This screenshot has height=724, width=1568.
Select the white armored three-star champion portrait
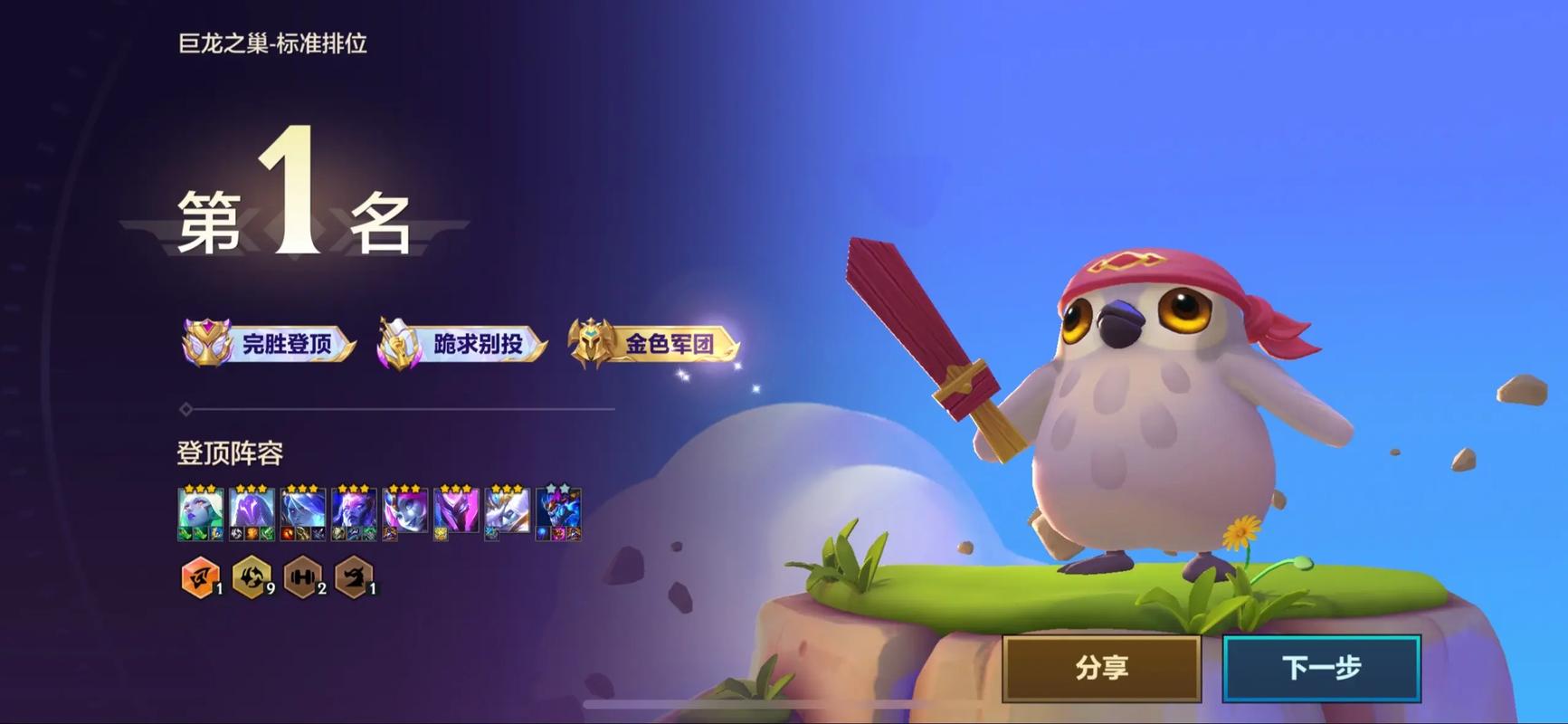click(507, 511)
